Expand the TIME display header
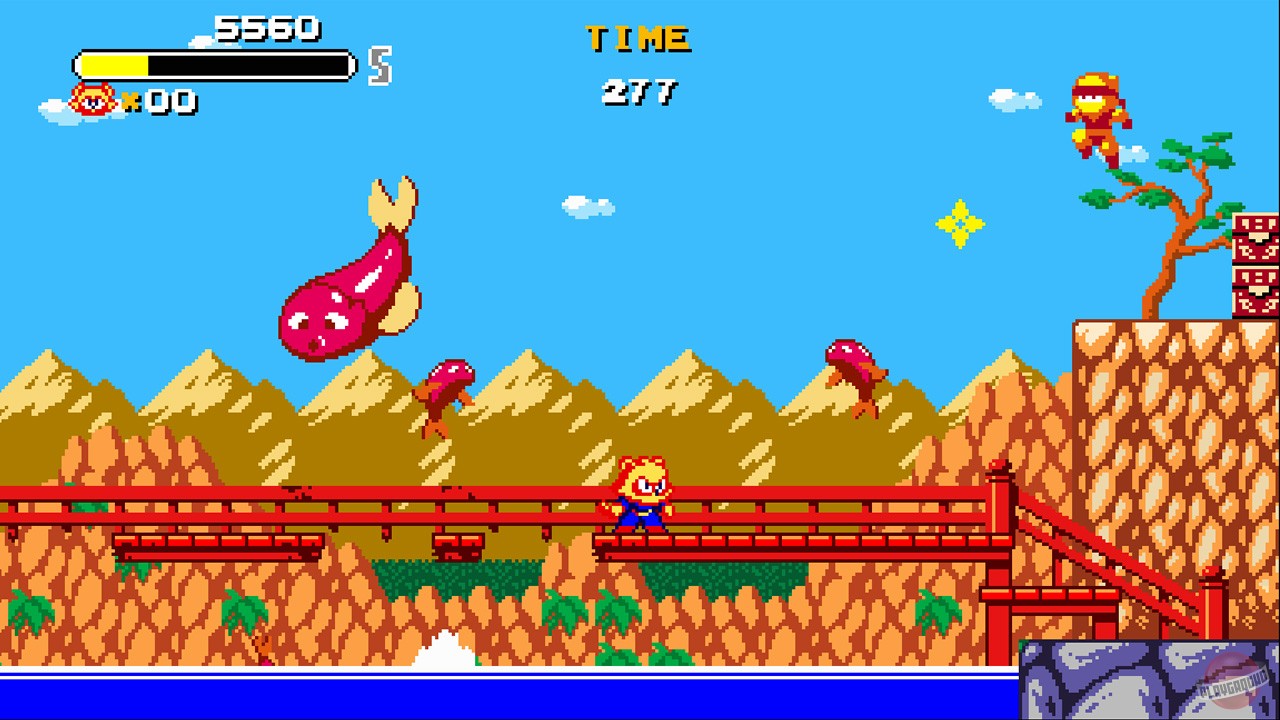The image size is (1280, 720). tap(639, 38)
